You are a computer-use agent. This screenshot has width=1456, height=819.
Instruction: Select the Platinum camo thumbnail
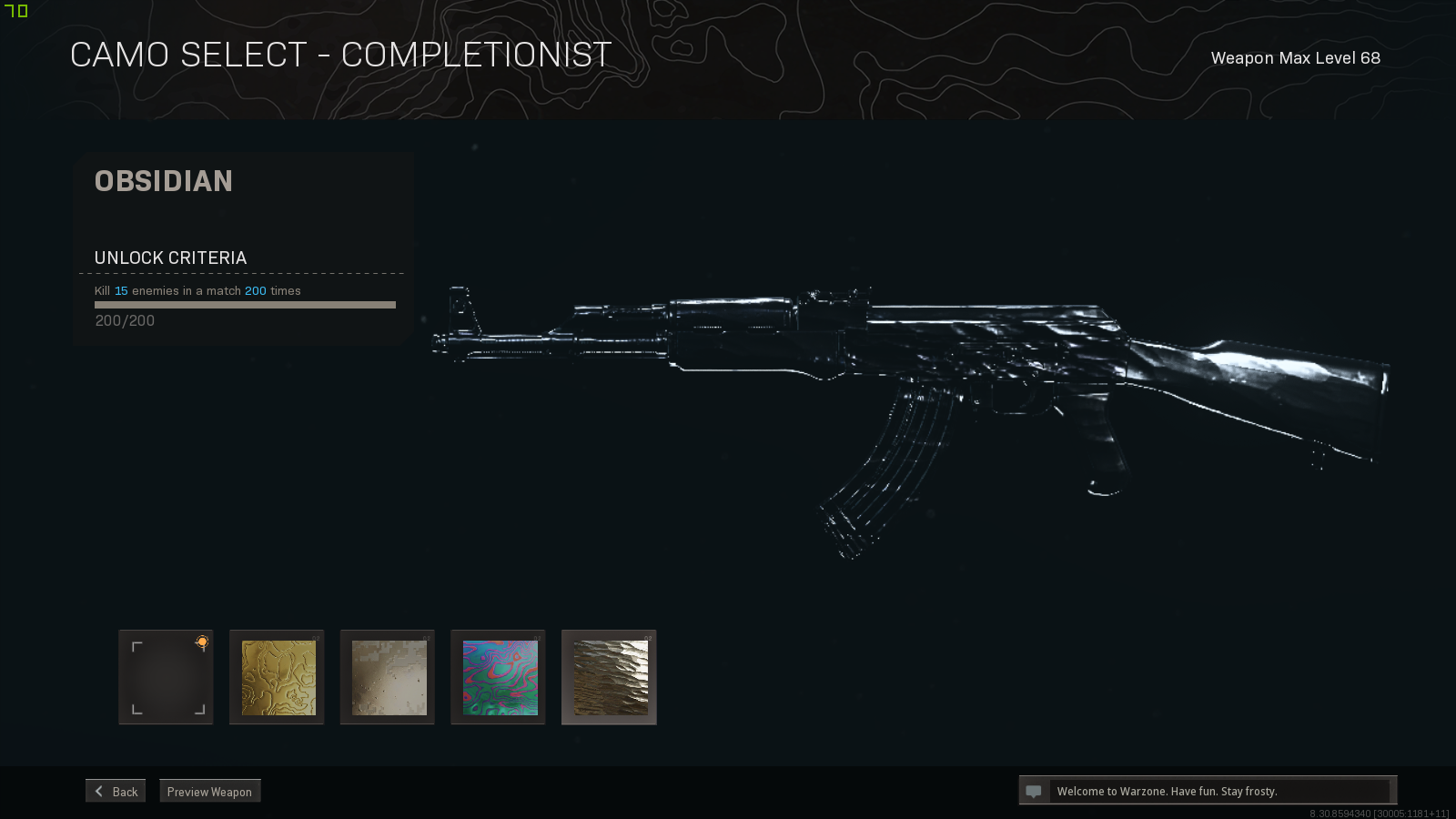pos(387,677)
